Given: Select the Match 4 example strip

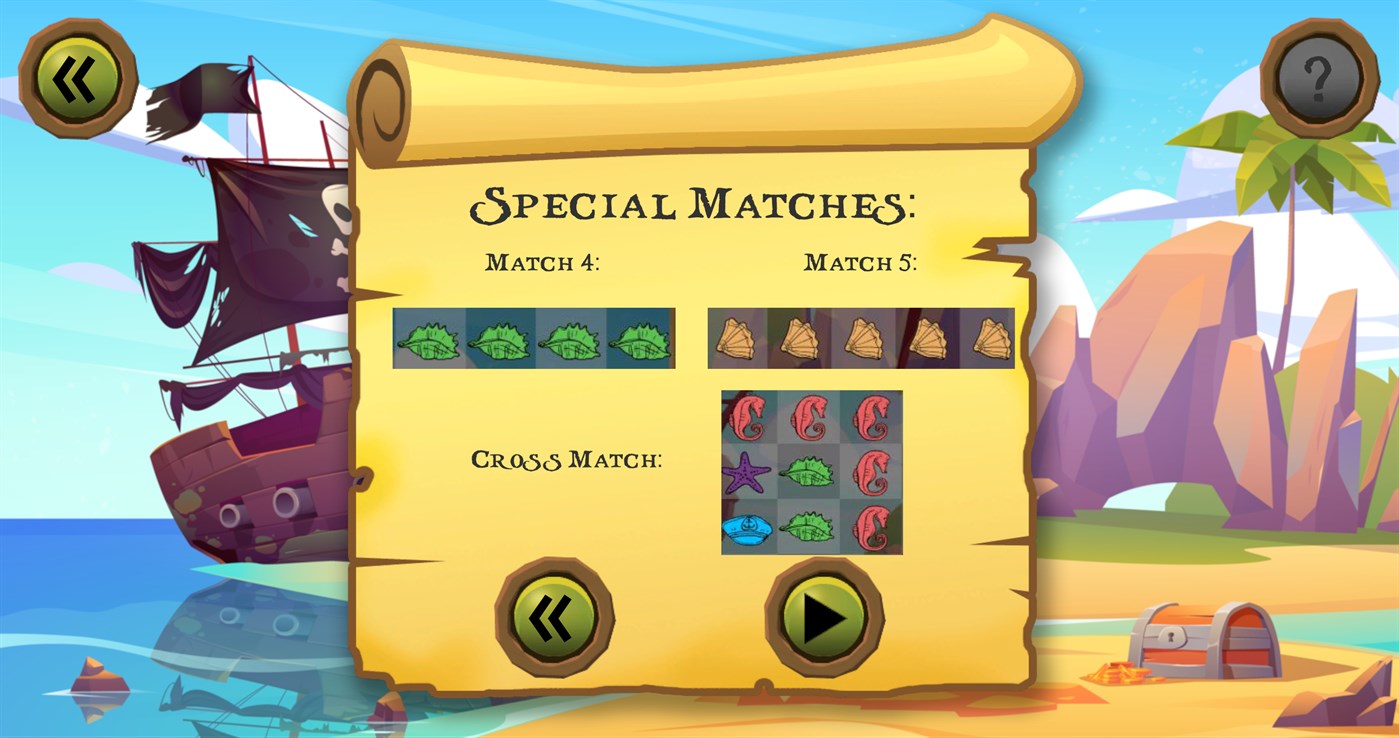Looking at the screenshot, I should (533, 337).
